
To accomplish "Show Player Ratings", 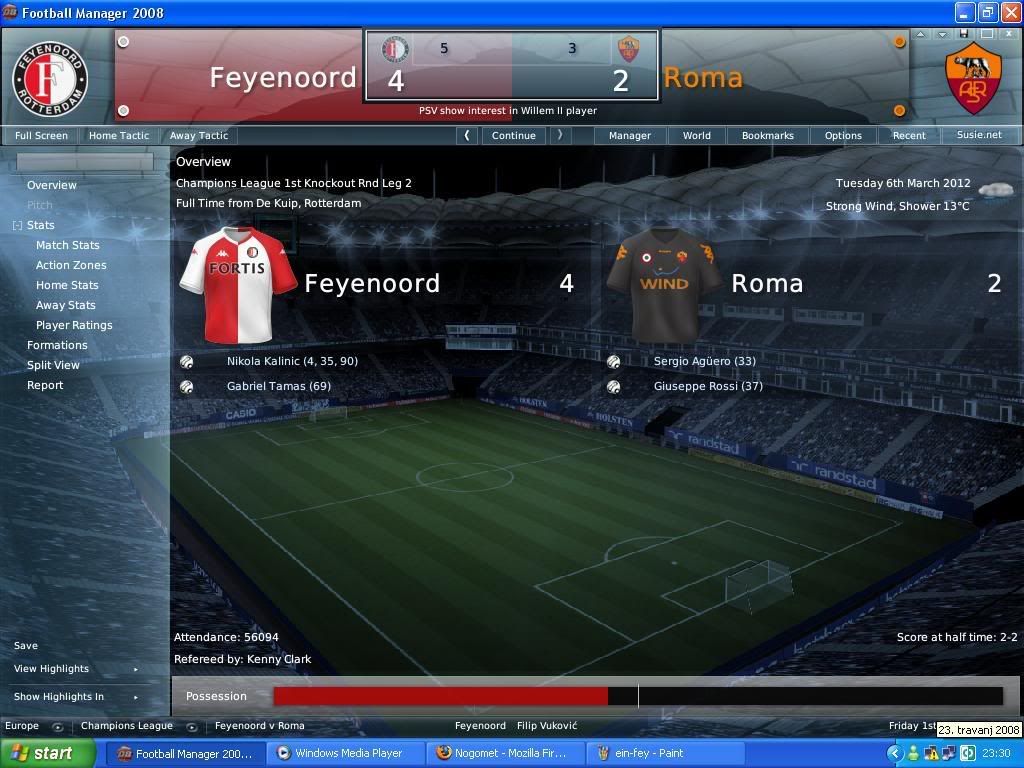I will coord(74,325).
